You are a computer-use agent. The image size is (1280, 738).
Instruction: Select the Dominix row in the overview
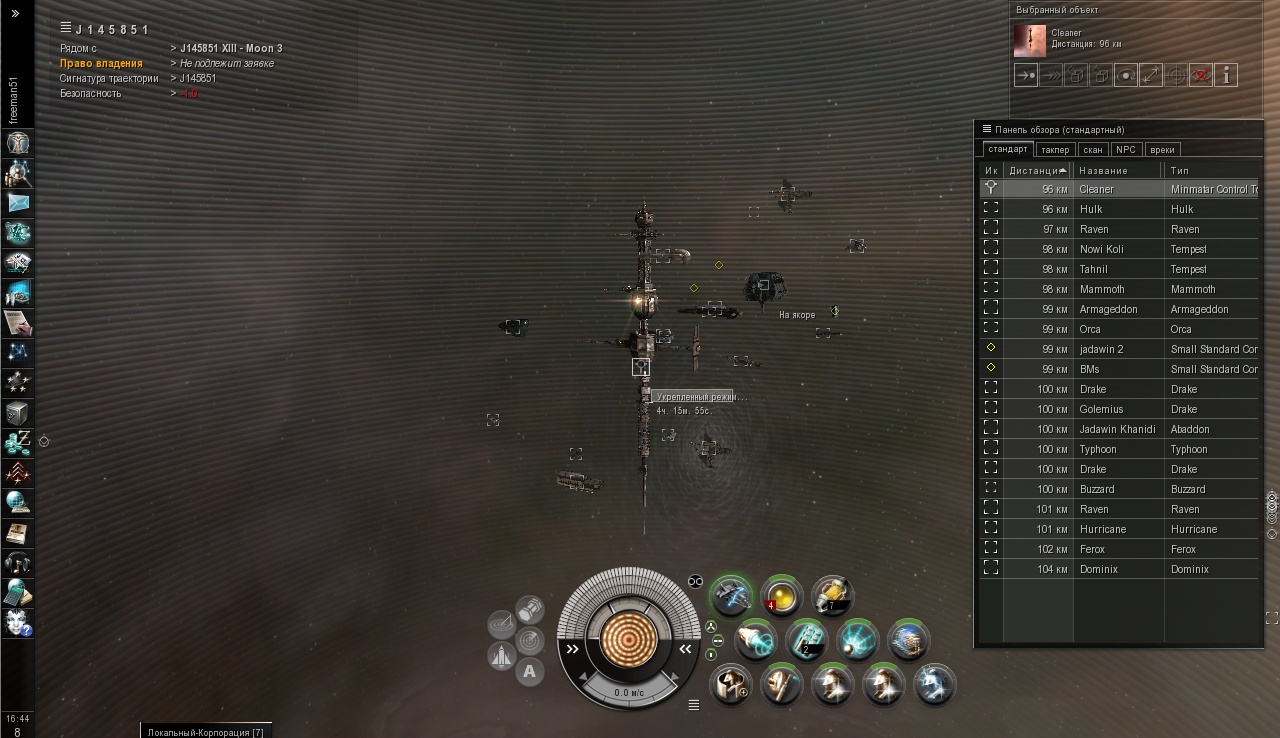(x=1118, y=569)
